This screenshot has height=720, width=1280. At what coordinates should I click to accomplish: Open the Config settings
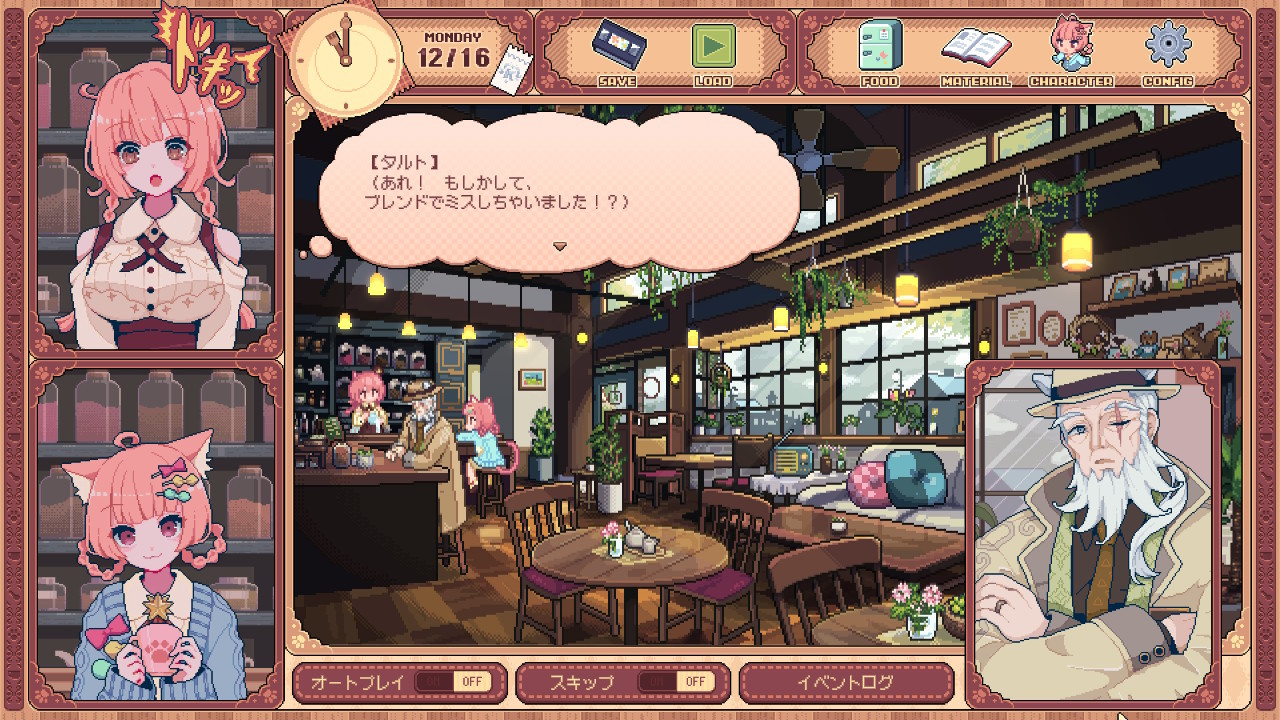[x=1167, y=52]
